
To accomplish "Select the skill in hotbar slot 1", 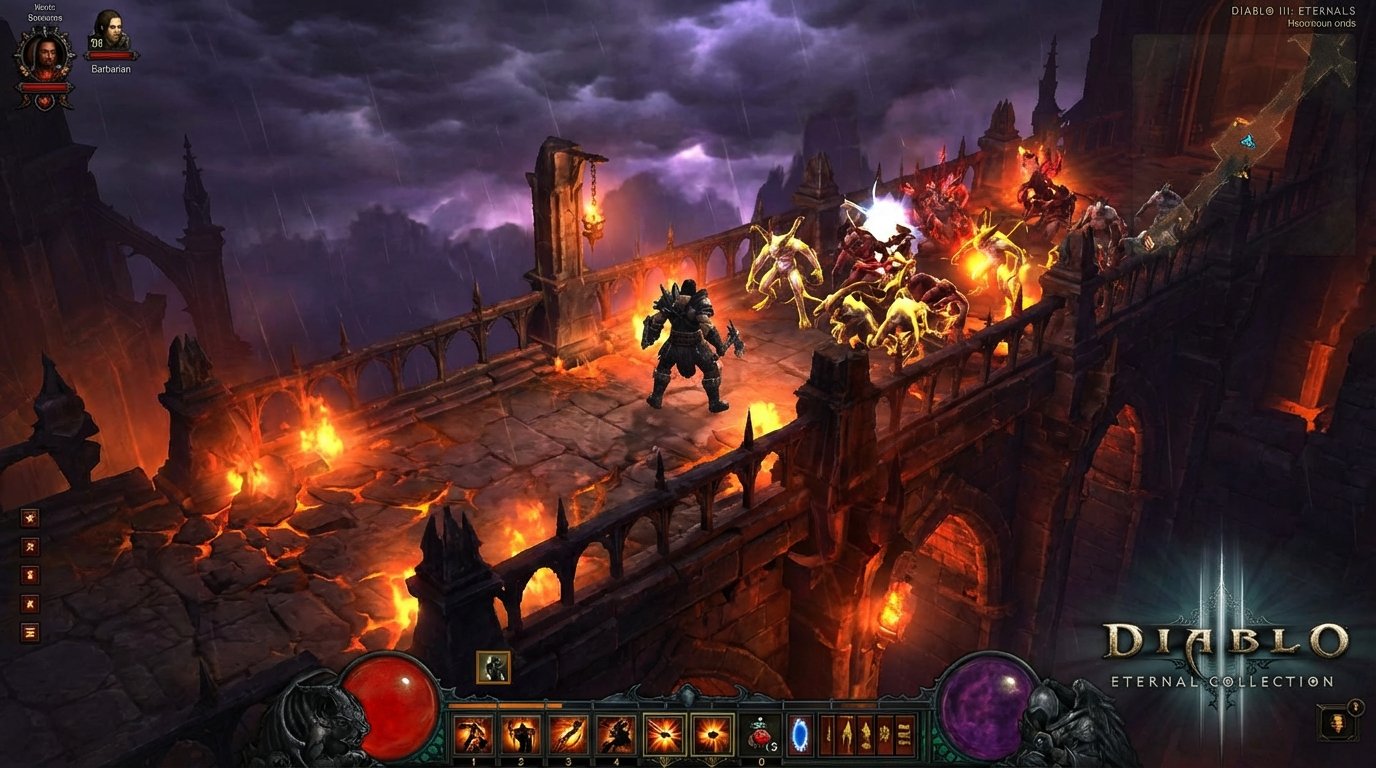I will click(472, 734).
